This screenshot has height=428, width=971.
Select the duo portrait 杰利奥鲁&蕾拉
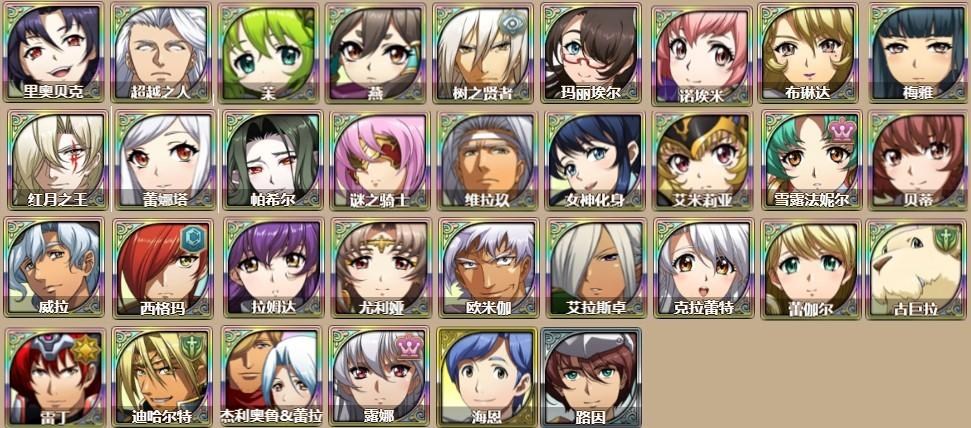pyautogui.click(x=268, y=374)
